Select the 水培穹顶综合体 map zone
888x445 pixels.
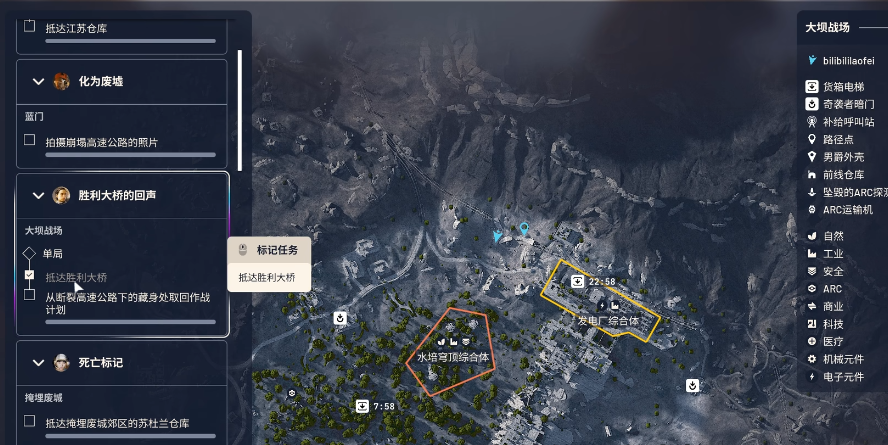pos(453,356)
